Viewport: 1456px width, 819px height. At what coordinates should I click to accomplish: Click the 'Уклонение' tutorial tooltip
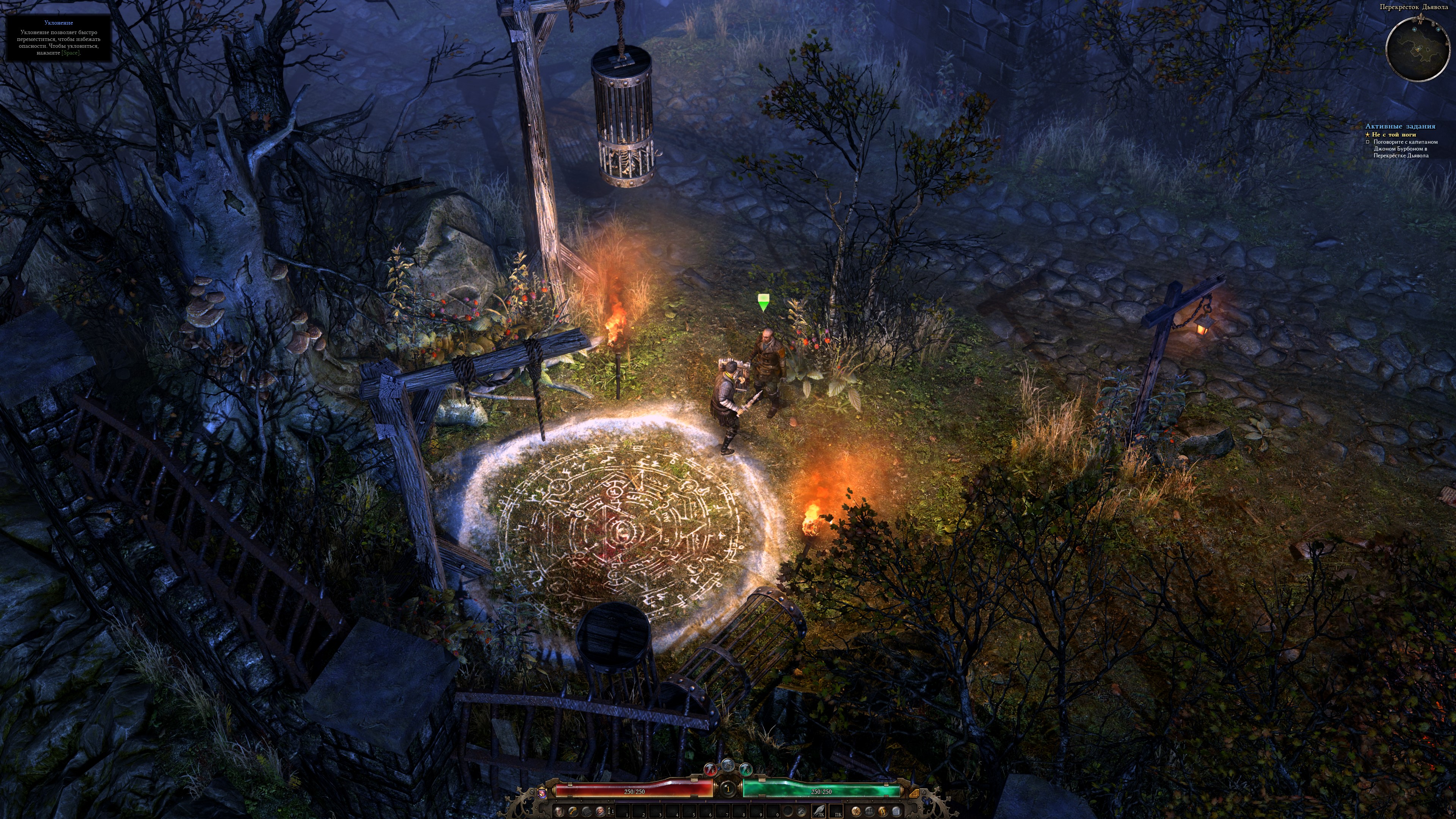58,38
